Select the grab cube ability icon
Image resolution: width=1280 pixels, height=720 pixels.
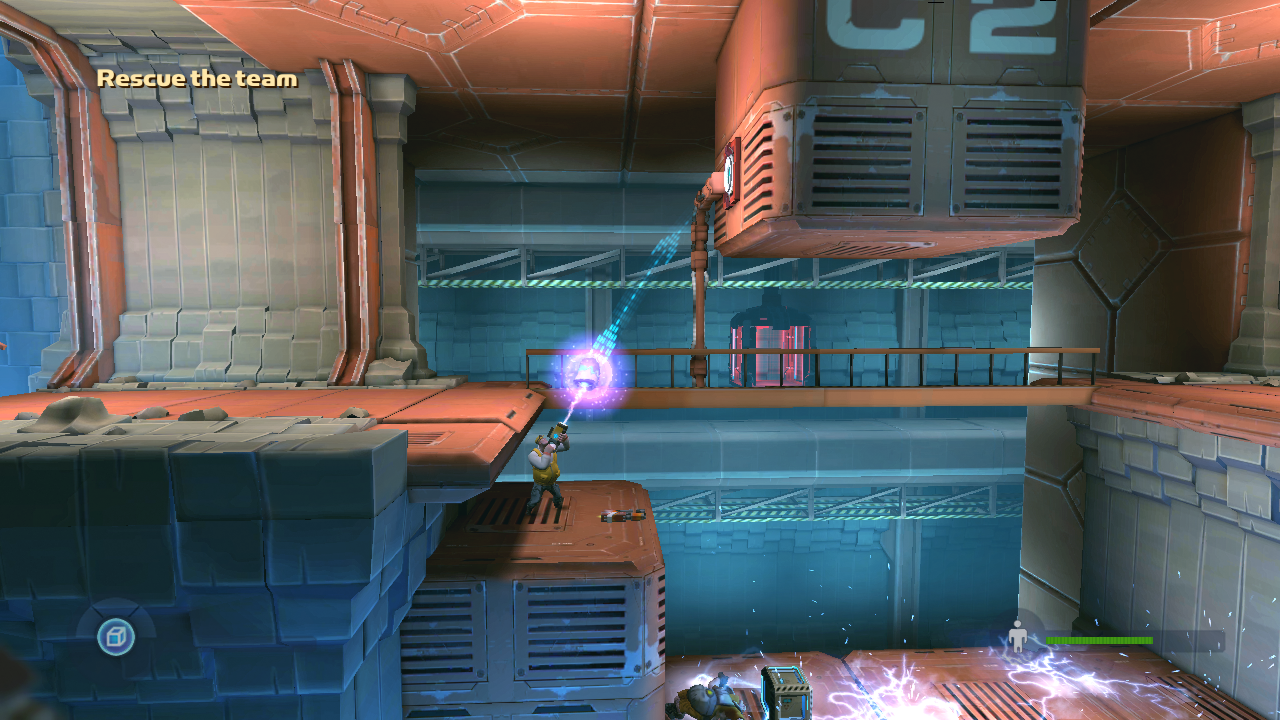113,636
